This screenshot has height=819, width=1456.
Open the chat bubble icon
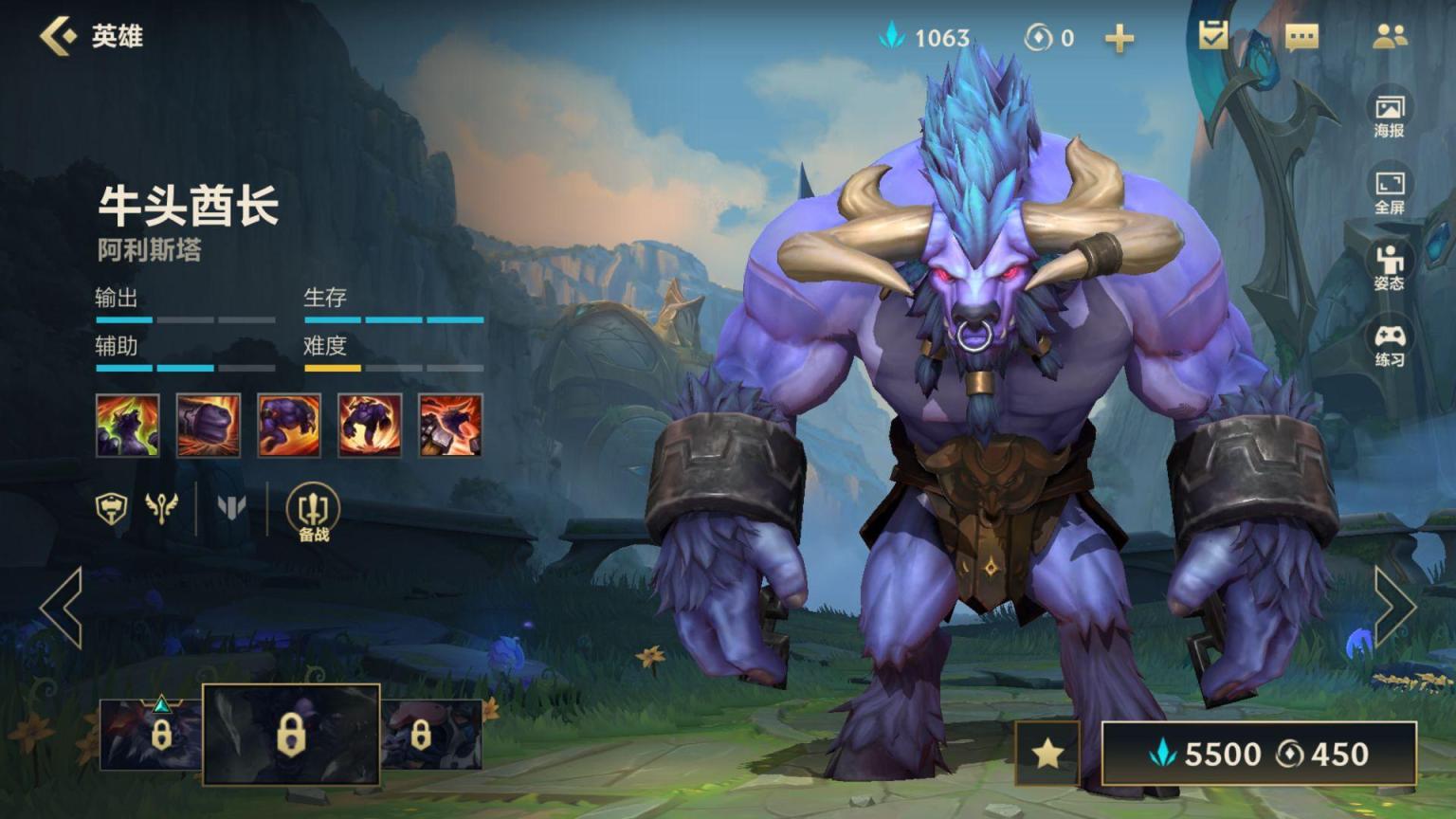[1301, 37]
